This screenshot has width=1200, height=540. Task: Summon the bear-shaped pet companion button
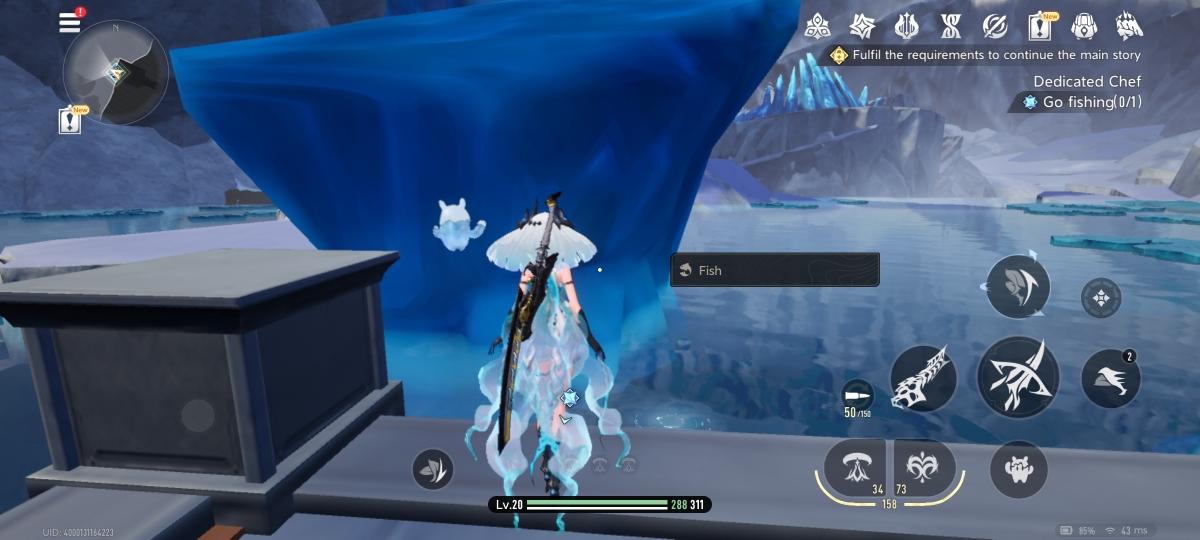1018,469
